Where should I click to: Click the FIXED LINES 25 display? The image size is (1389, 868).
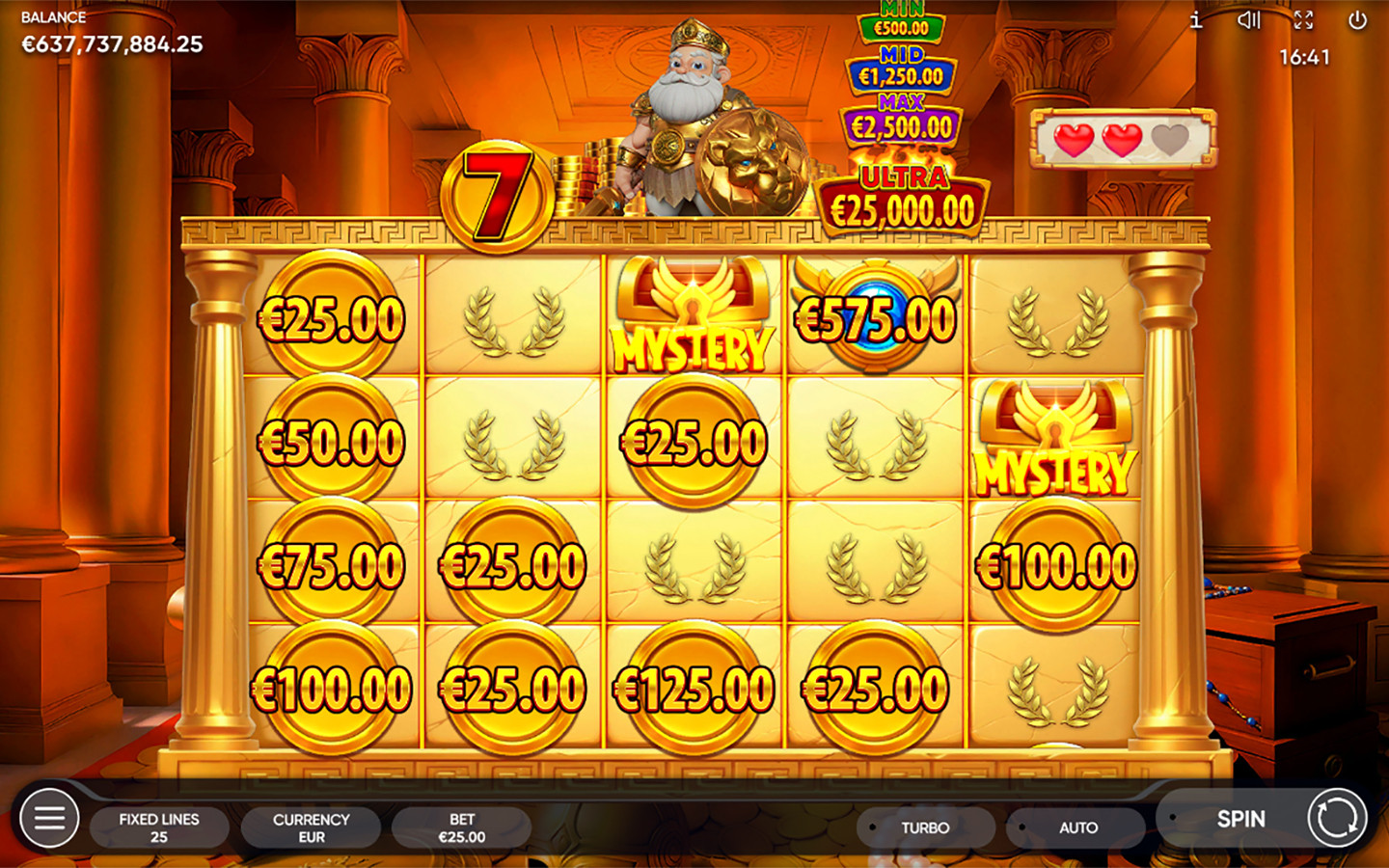160,827
